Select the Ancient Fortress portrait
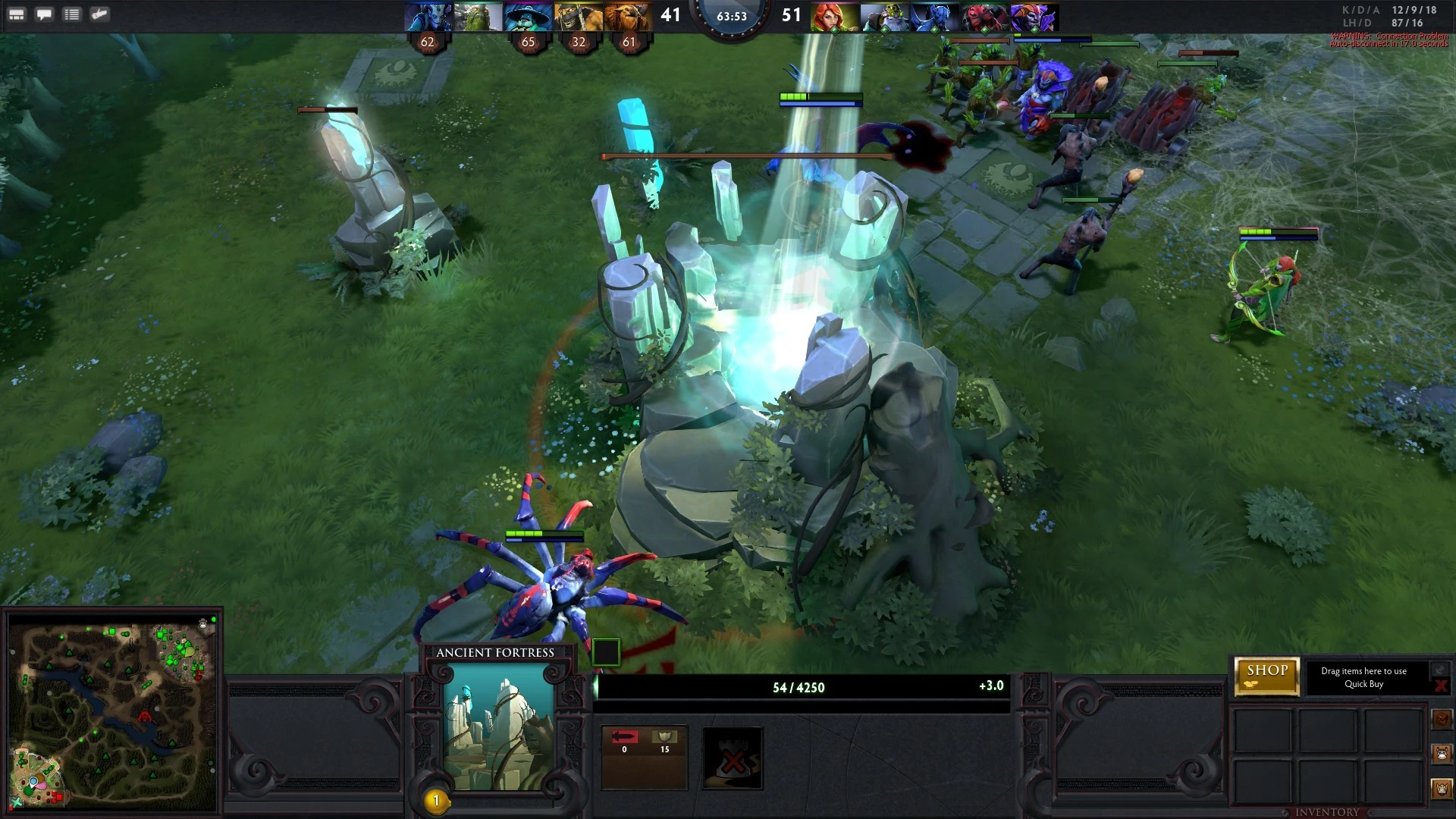1456x819 pixels. click(497, 728)
